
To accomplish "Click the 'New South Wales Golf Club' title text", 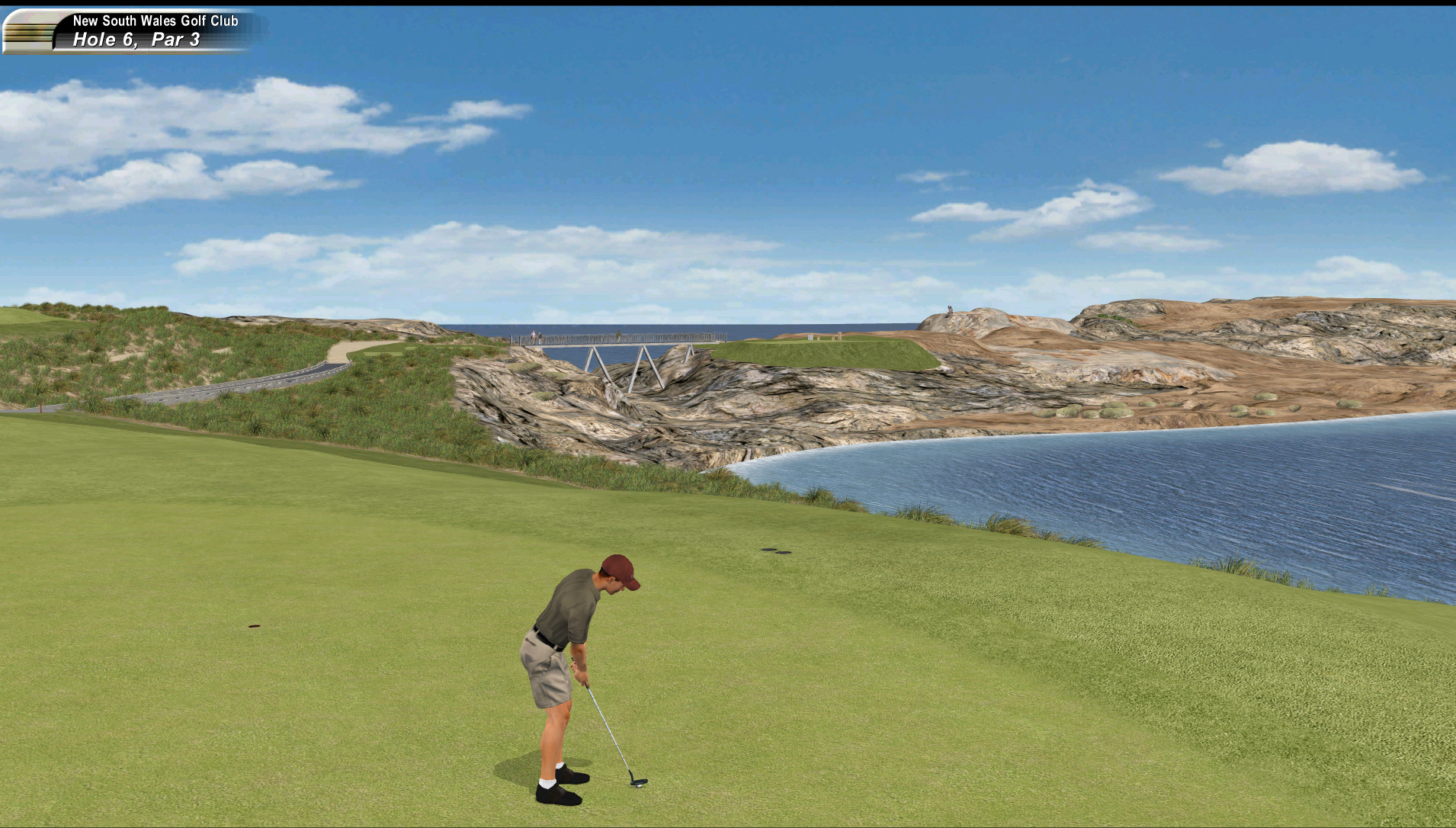I will 155,21.
